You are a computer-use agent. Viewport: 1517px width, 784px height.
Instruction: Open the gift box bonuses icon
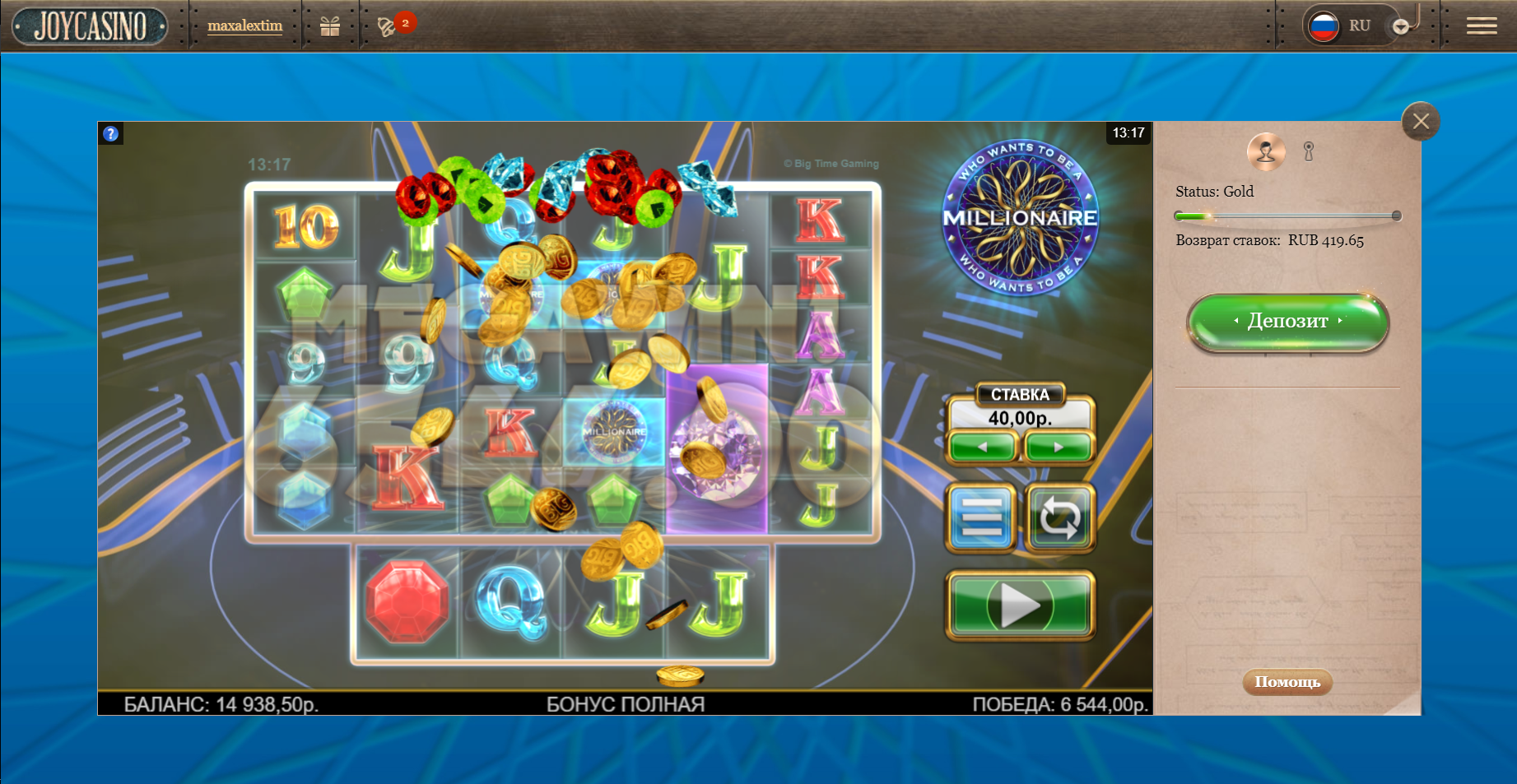click(330, 26)
